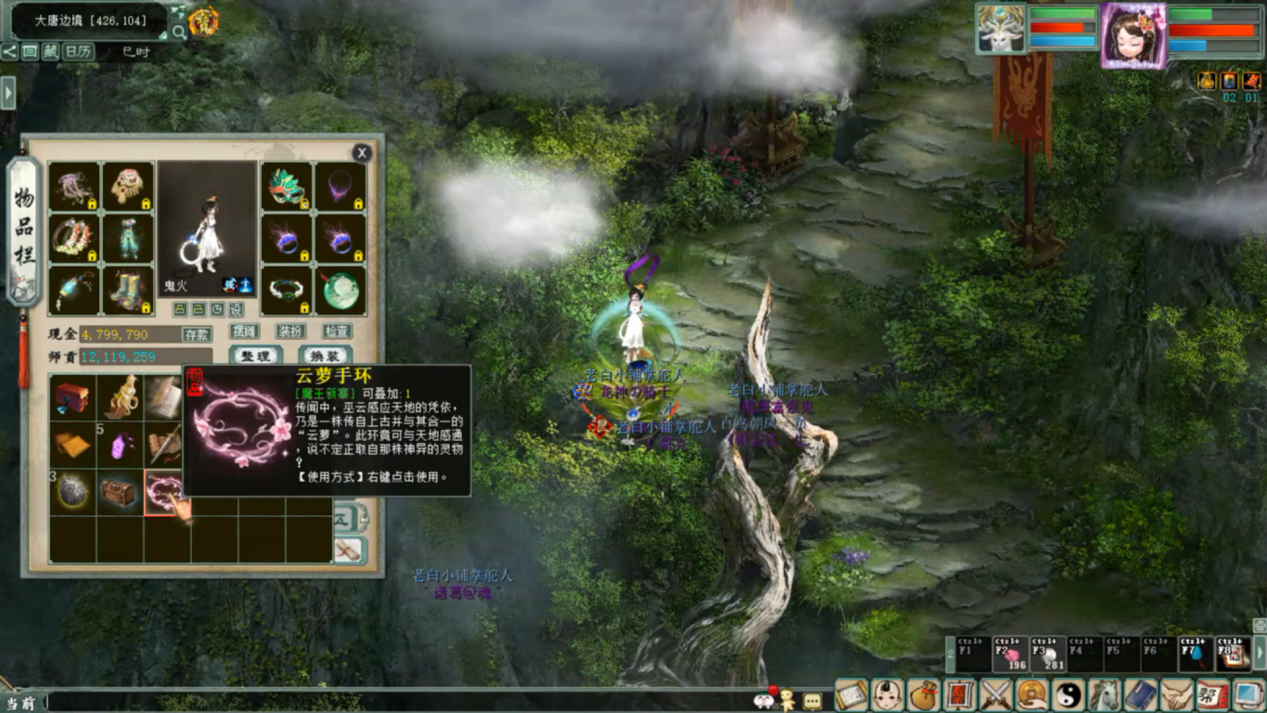The image size is (1267, 713).
Task: Use the Ctrl+F2 pink potion hotbar slot
Action: coord(1010,654)
